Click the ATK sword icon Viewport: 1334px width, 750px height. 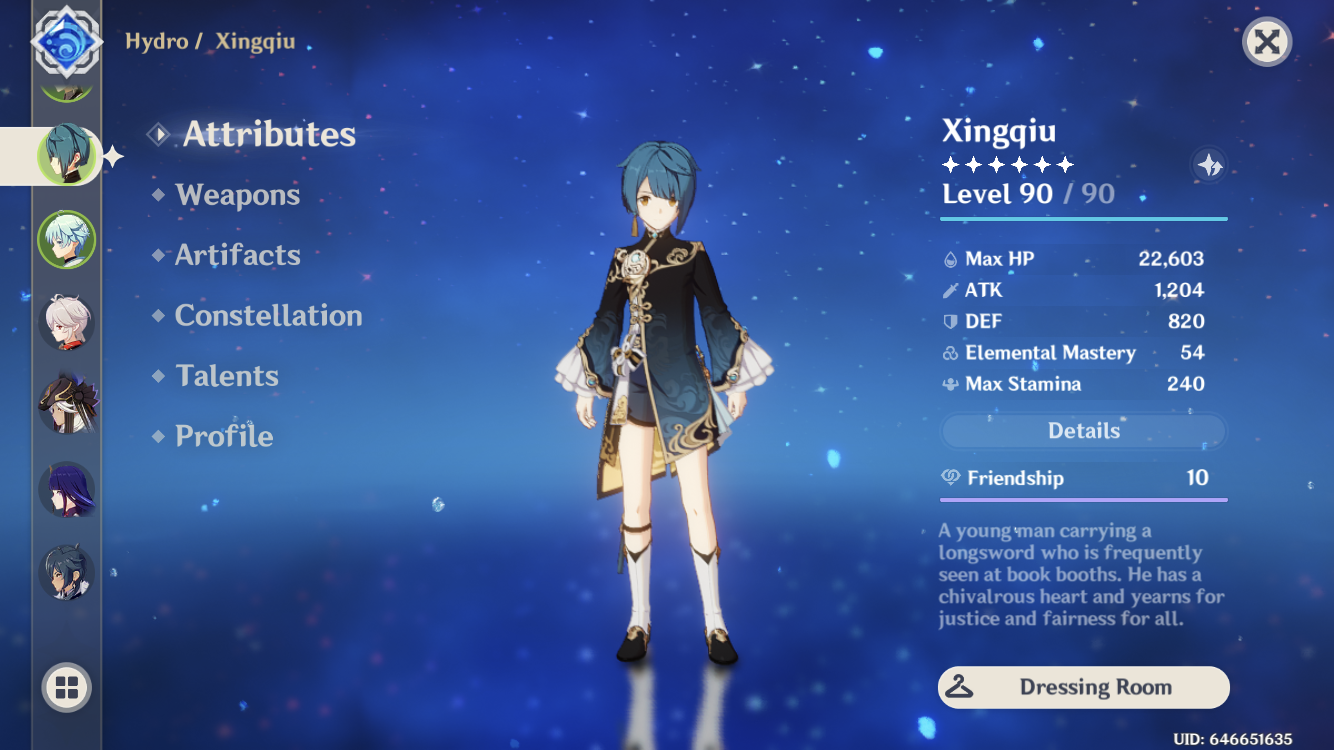pos(949,290)
